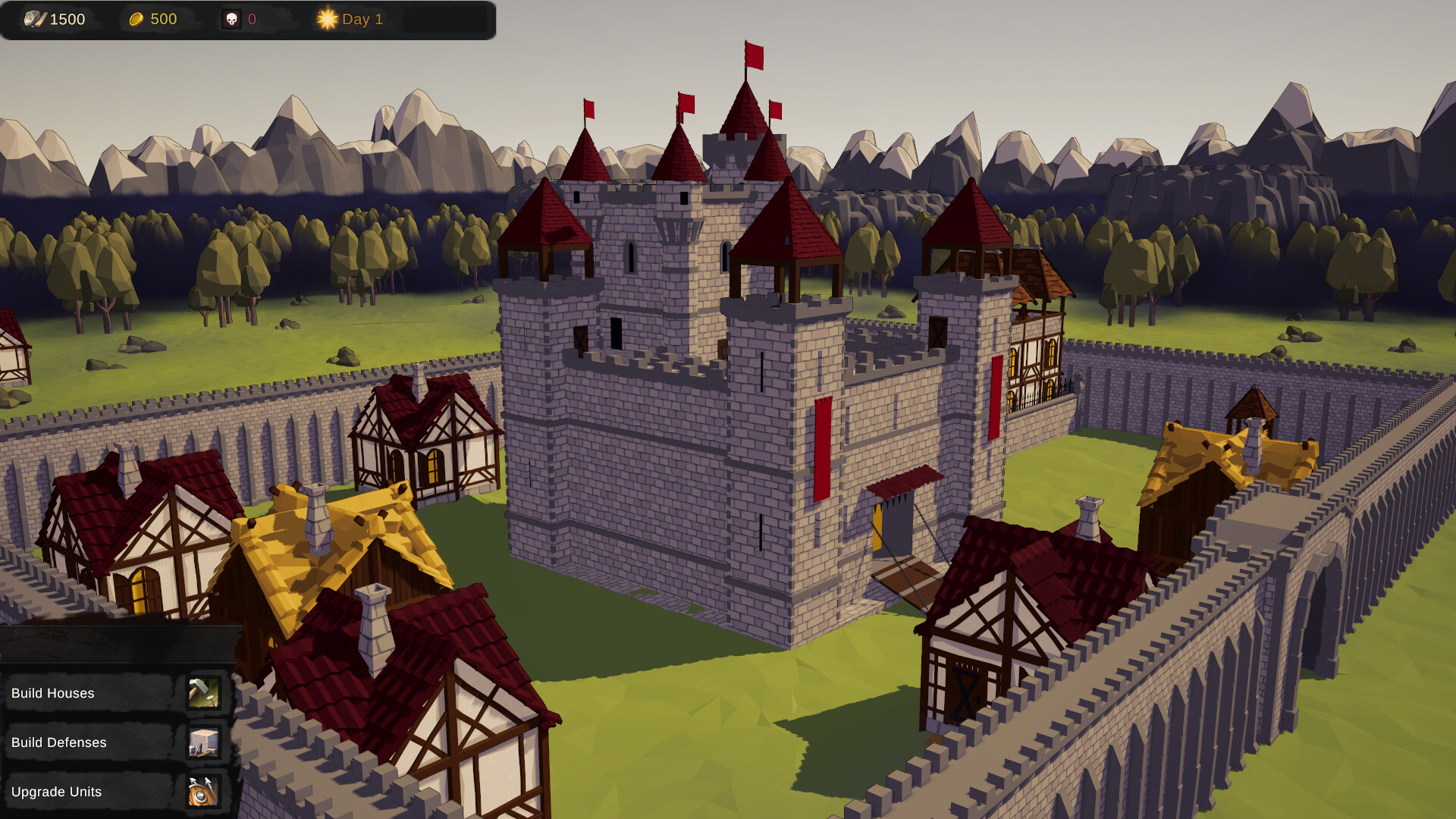Select the Build Houses hammer icon
This screenshot has width=1456, height=819.
(203, 693)
